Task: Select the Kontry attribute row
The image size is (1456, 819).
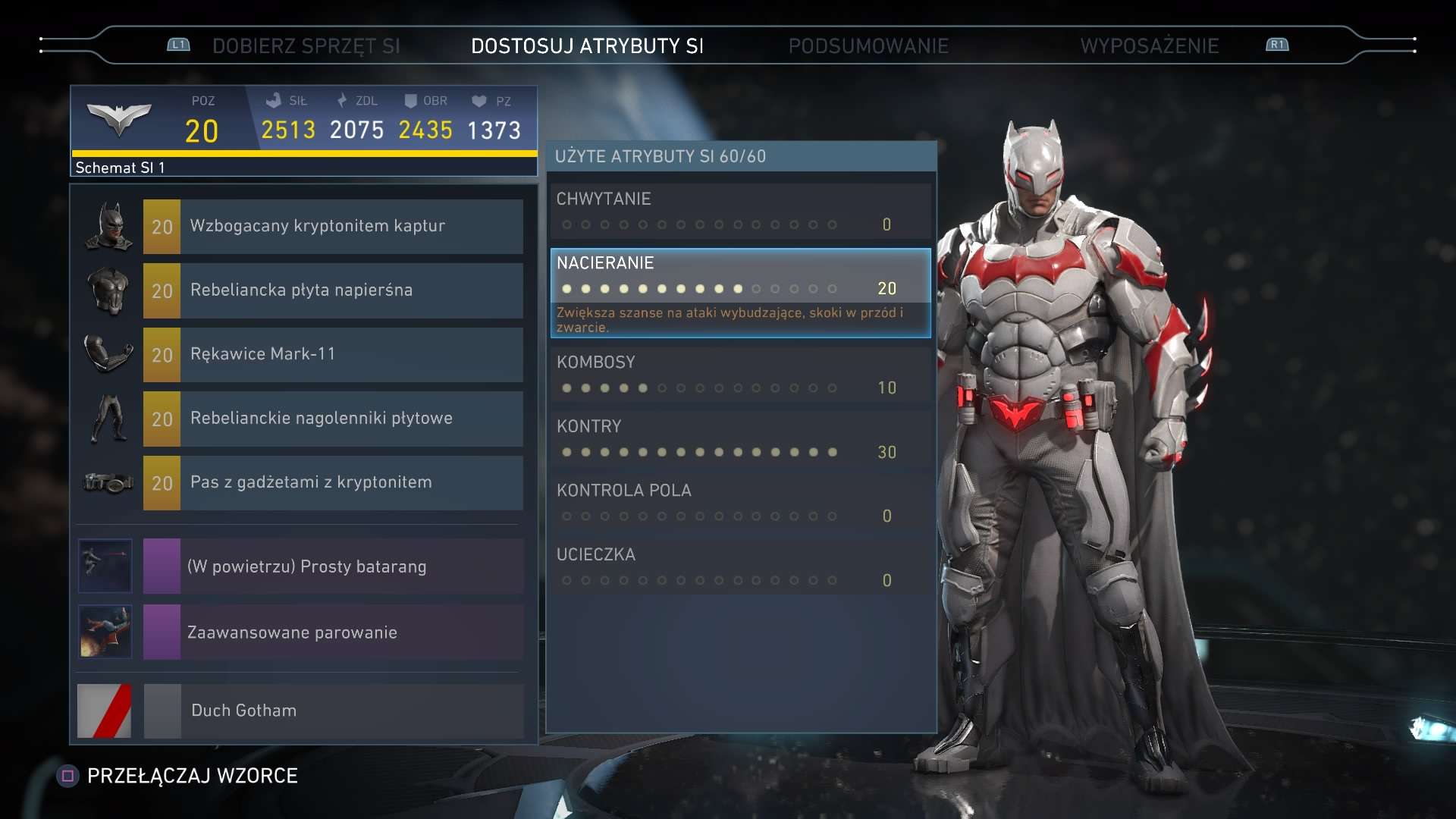Action: [x=740, y=440]
